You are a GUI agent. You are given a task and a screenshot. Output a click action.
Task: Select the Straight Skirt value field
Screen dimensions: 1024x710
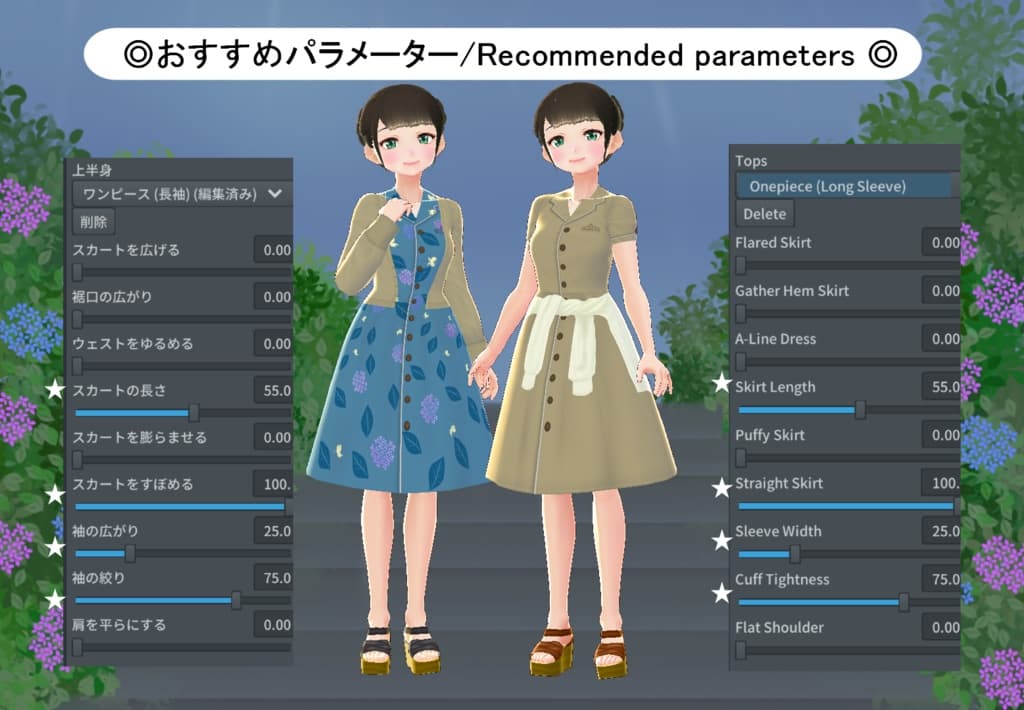point(941,483)
